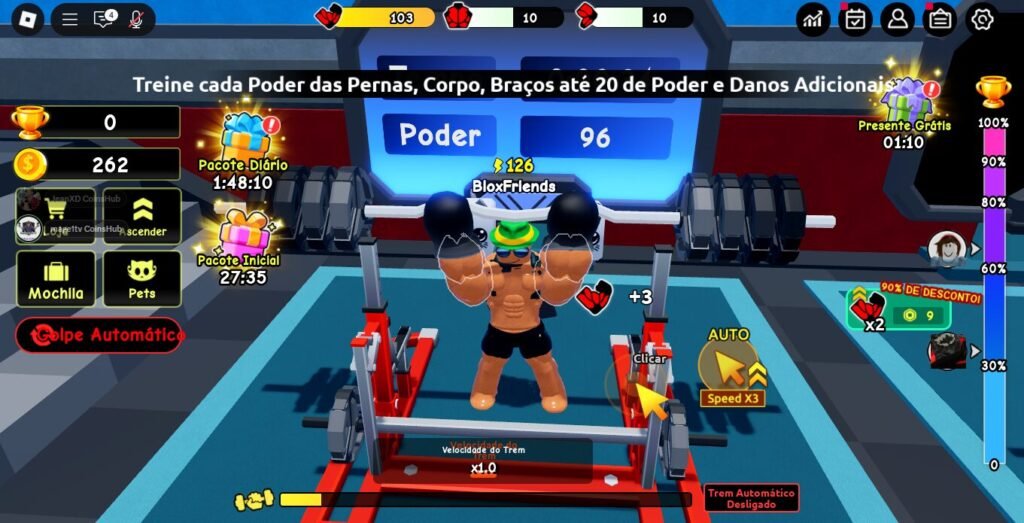Viewport: 1024px width, 523px height.
Task: Open the Roblox chat bubble icon
Action: pos(103,19)
